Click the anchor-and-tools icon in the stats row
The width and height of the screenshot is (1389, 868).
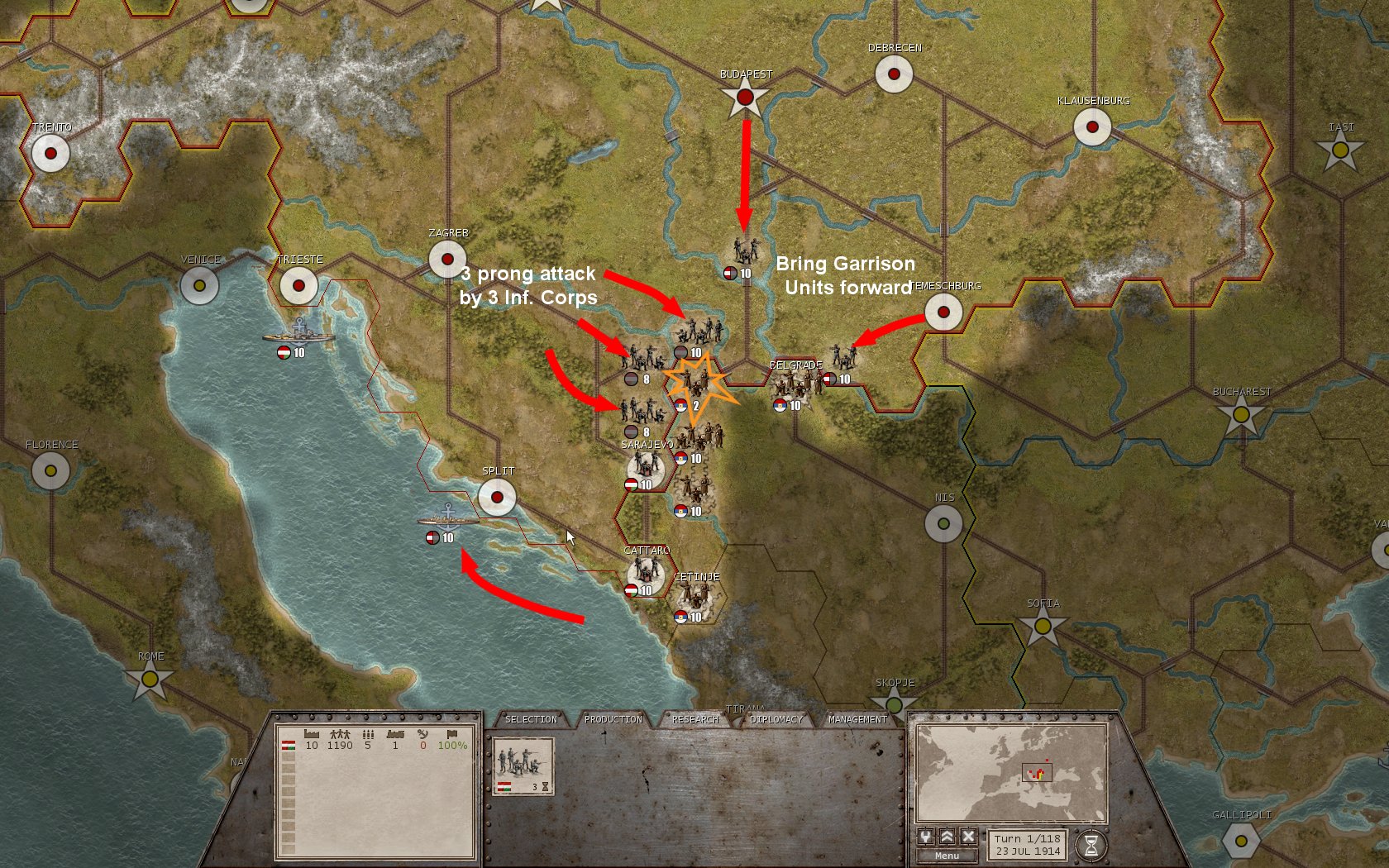423,734
